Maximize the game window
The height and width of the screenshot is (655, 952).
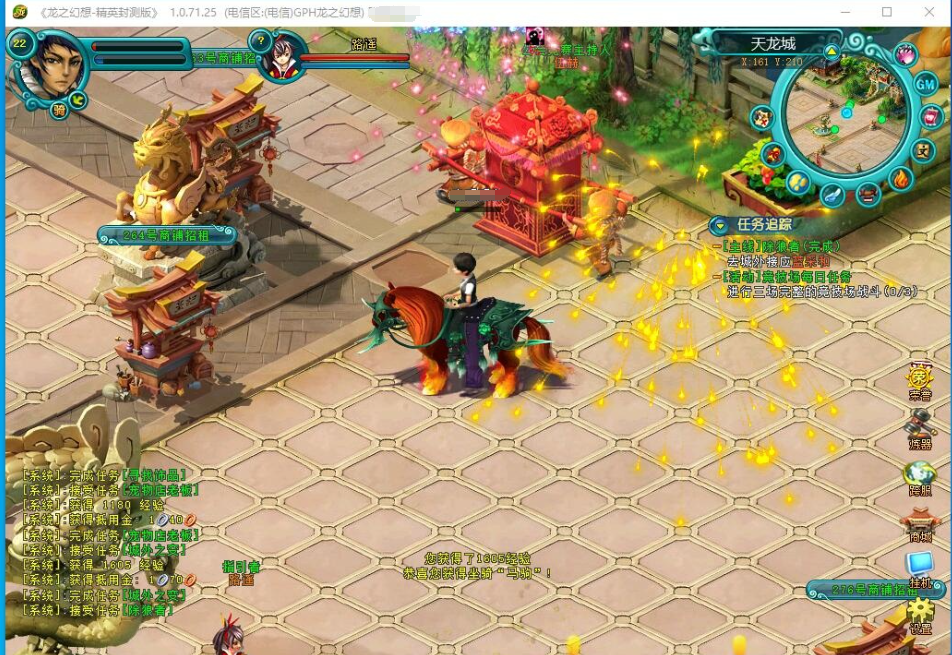pos(886,12)
